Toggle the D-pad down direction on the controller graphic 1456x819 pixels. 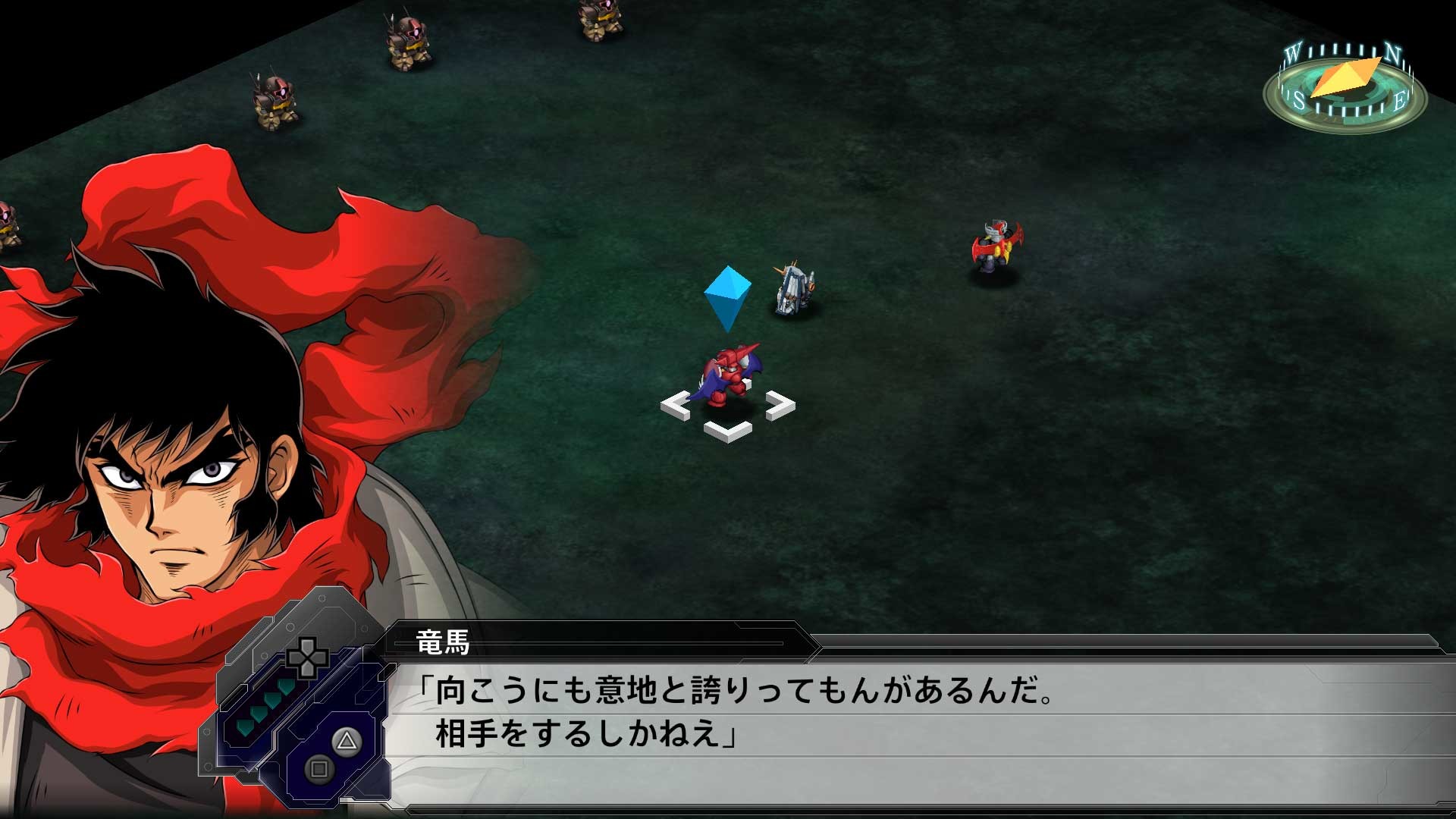point(306,671)
